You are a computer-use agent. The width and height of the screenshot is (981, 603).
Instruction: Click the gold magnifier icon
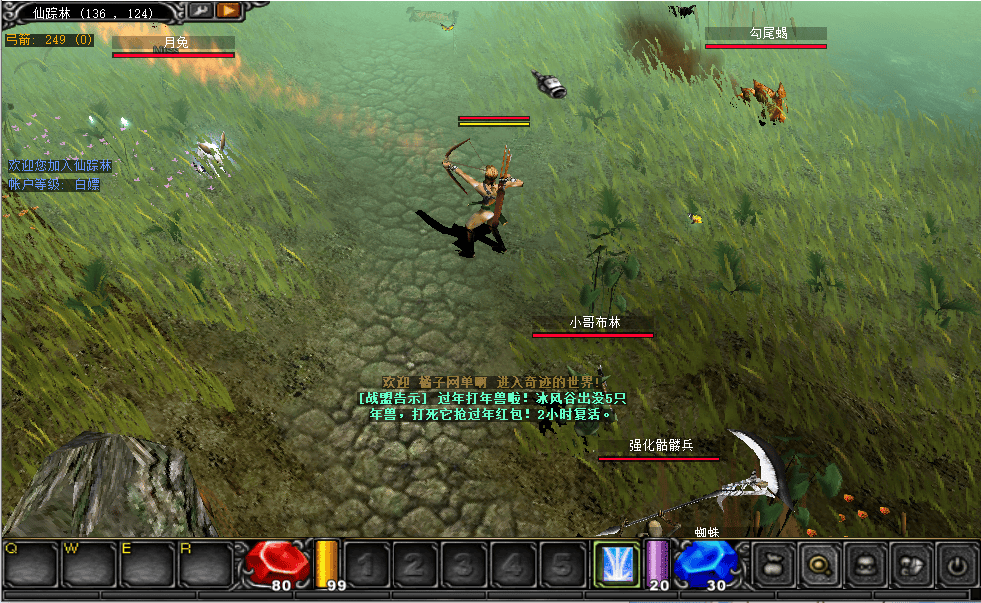pos(817,565)
